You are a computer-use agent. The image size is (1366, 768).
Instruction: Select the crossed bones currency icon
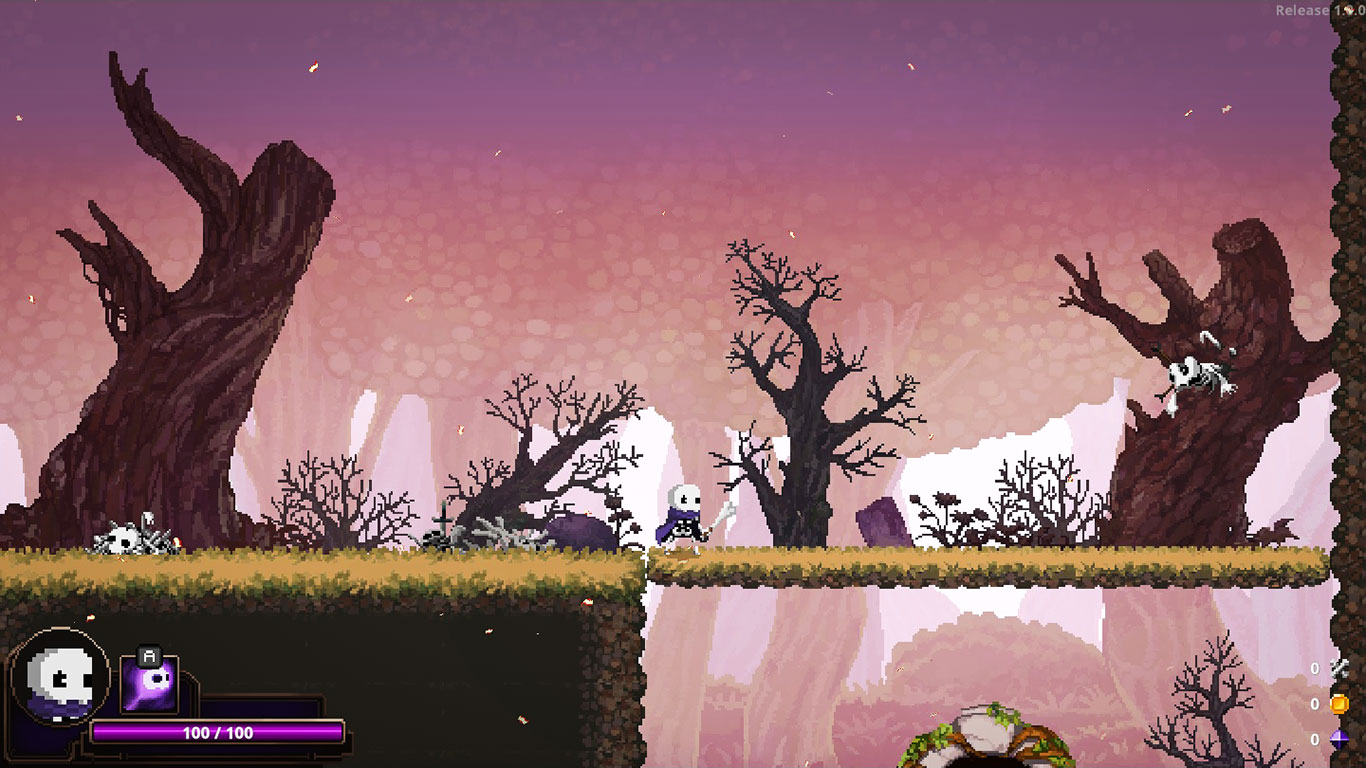coord(1339,668)
